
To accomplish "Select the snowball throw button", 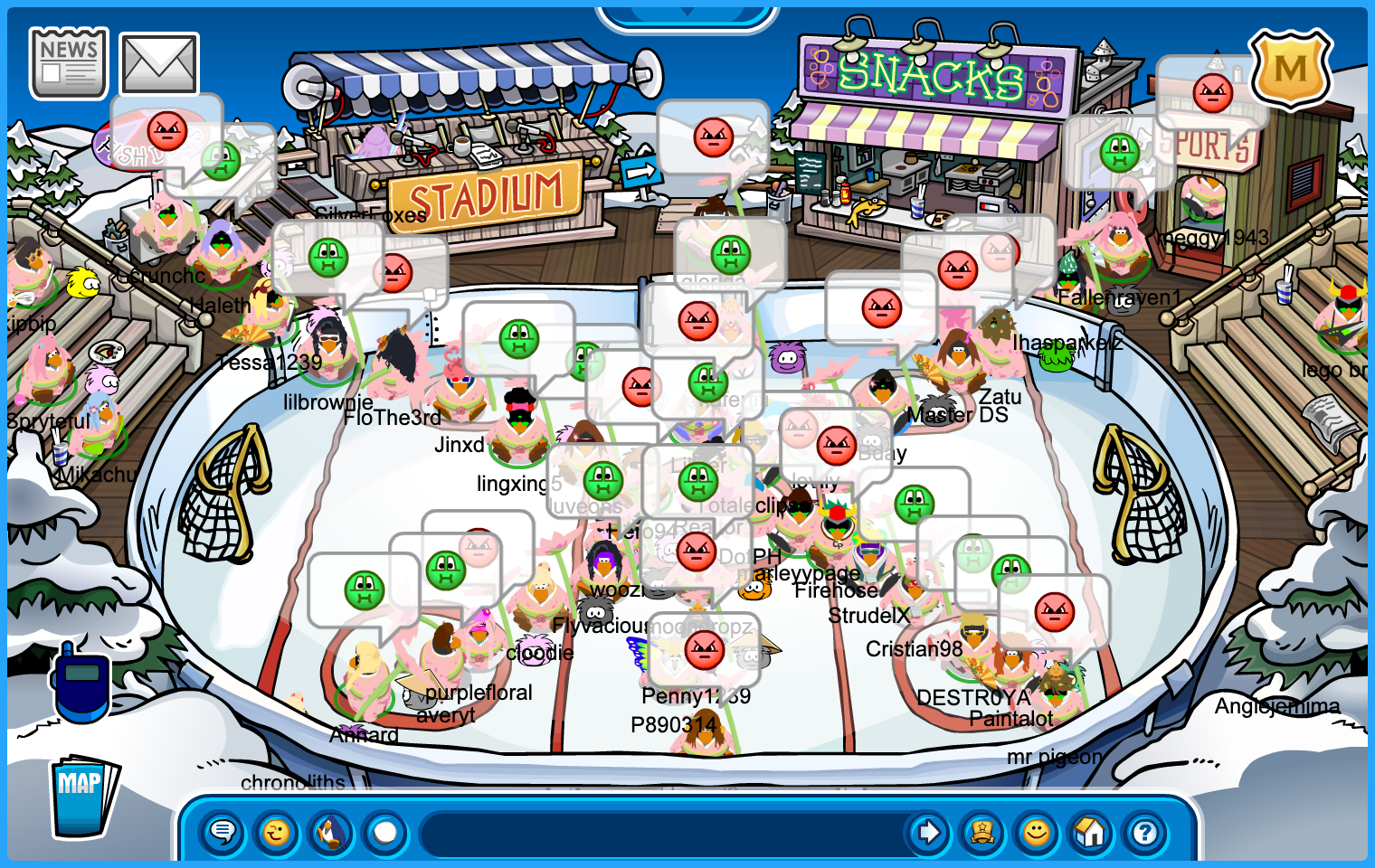I will coord(385,832).
